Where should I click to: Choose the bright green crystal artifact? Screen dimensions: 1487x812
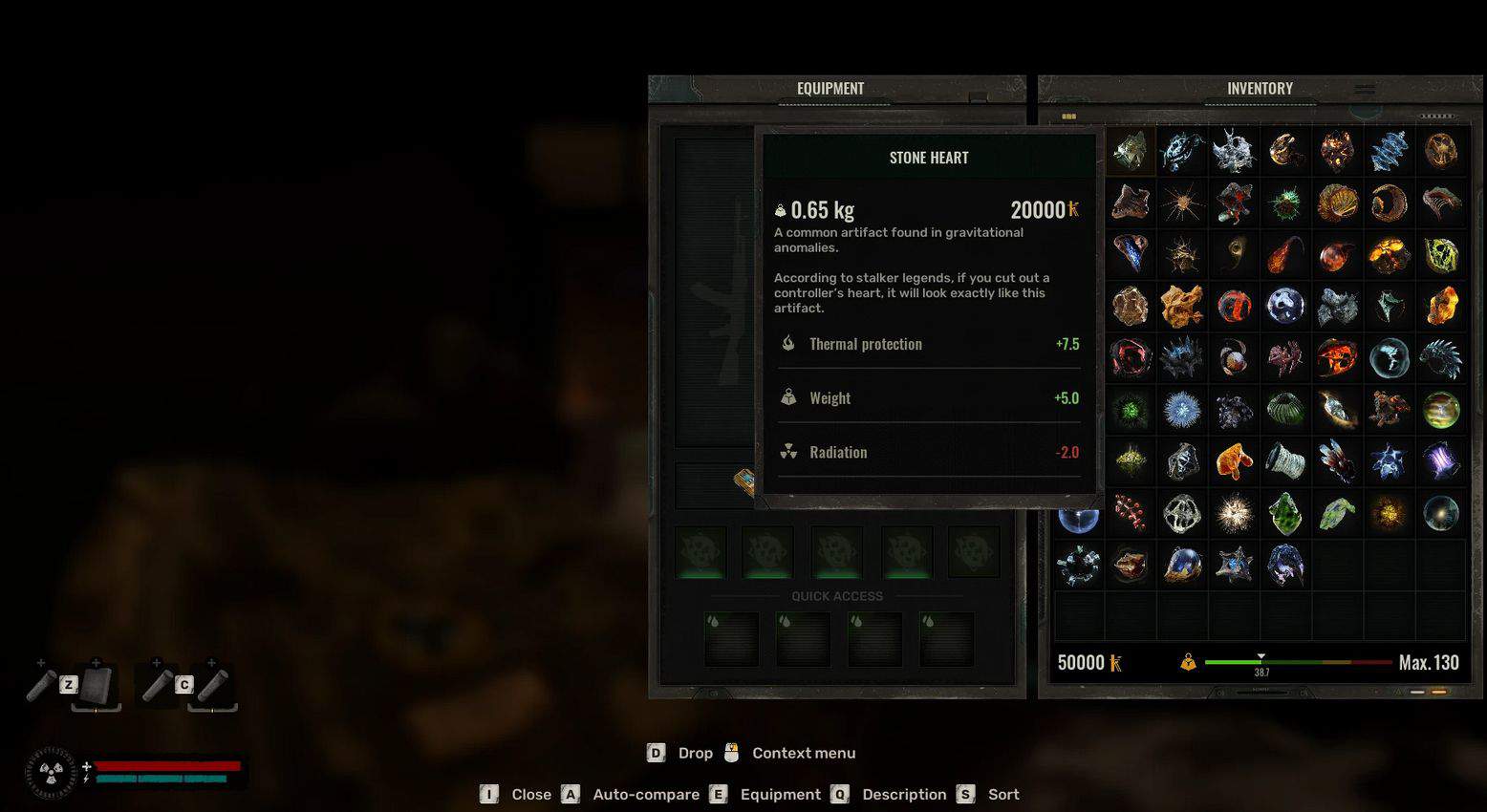point(1285,513)
